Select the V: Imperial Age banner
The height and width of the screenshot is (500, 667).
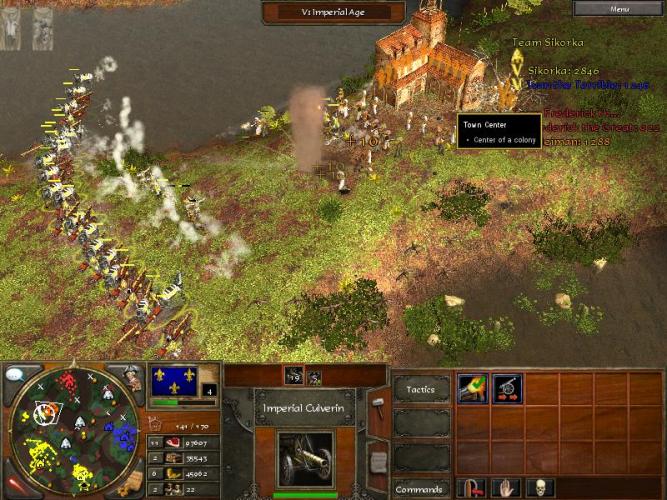pos(333,12)
